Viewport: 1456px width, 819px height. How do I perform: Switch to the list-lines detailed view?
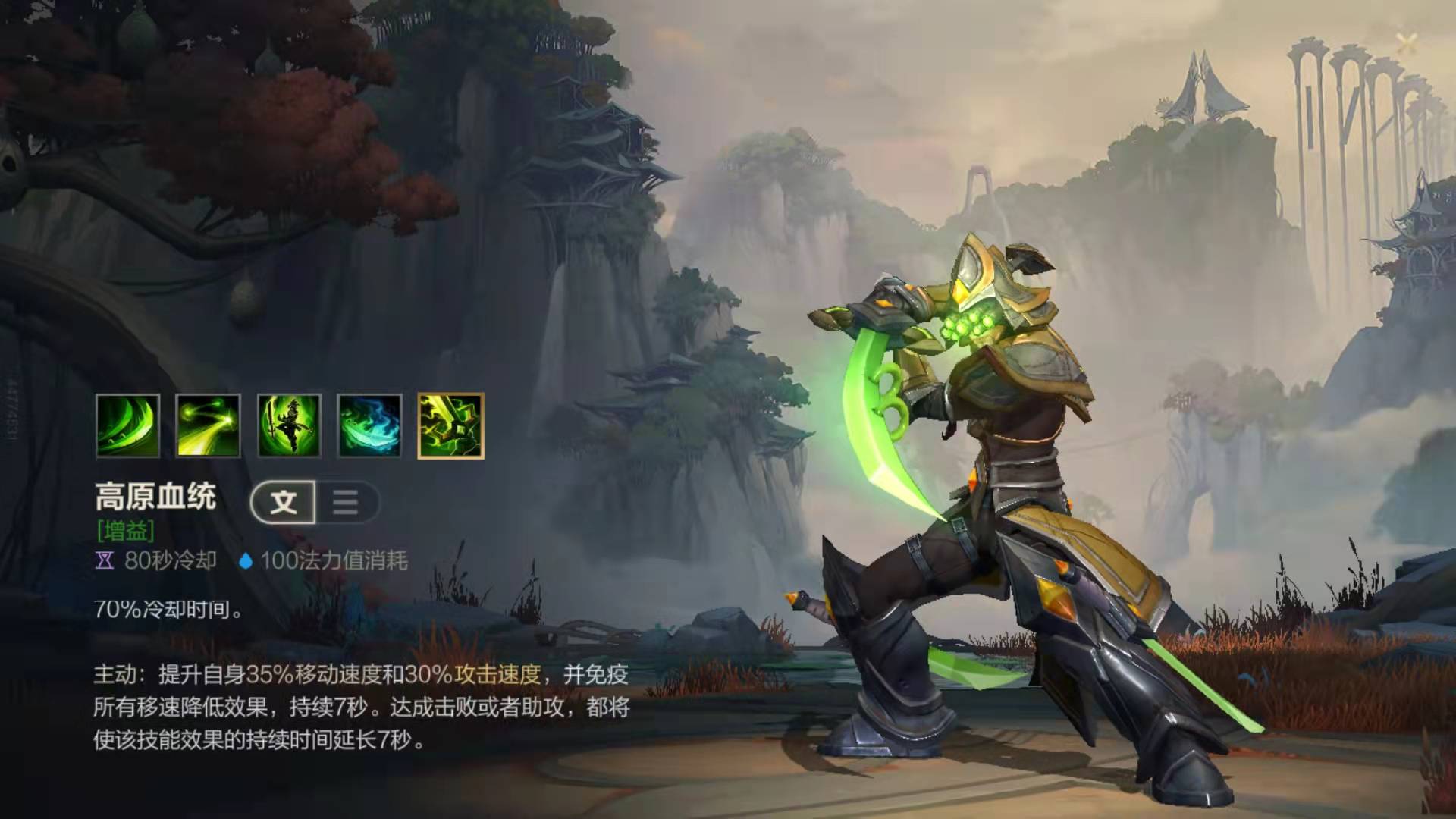click(346, 502)
